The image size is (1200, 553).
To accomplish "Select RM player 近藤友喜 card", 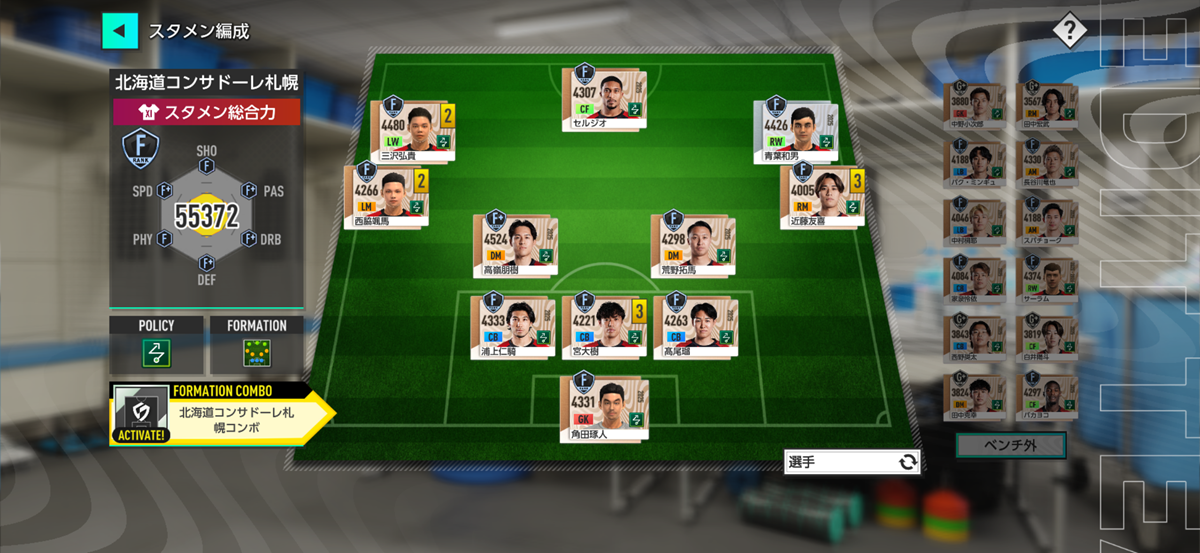I will 820,196.
